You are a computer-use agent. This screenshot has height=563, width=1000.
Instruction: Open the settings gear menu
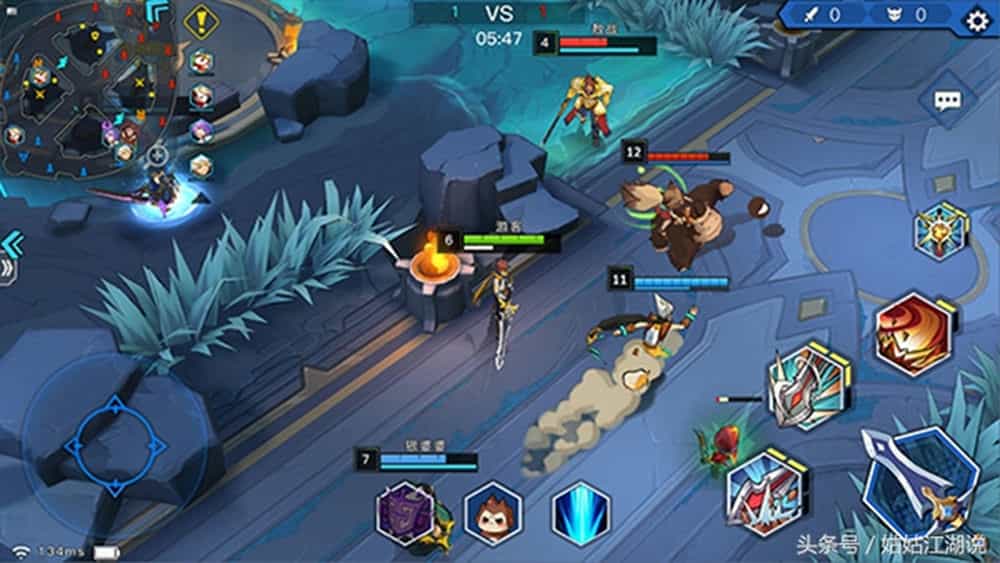click(x=975, y=19)
